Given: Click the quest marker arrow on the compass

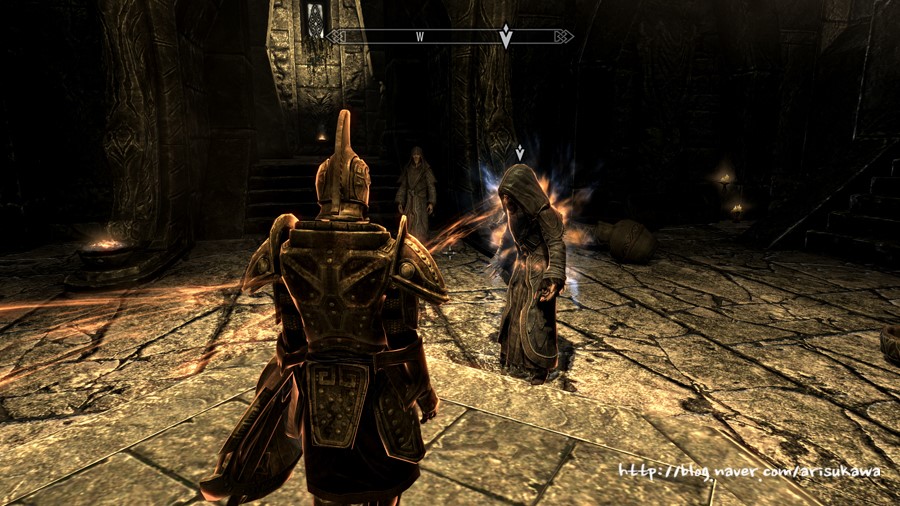Looking at the screenshot, I should pyautogui.click(x=506, y=36).
